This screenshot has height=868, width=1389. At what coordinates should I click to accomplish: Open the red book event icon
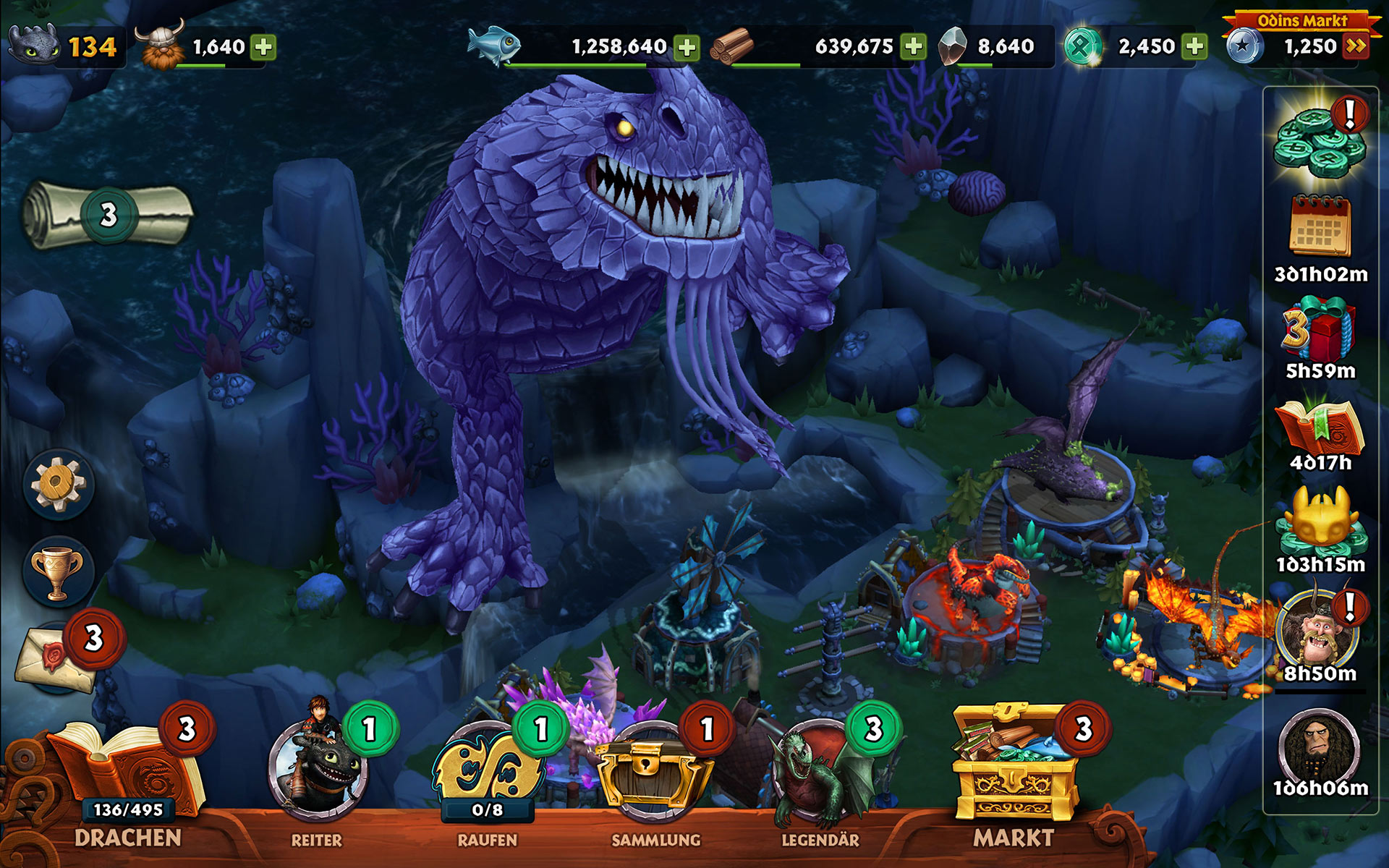[x=1320, y=427]
